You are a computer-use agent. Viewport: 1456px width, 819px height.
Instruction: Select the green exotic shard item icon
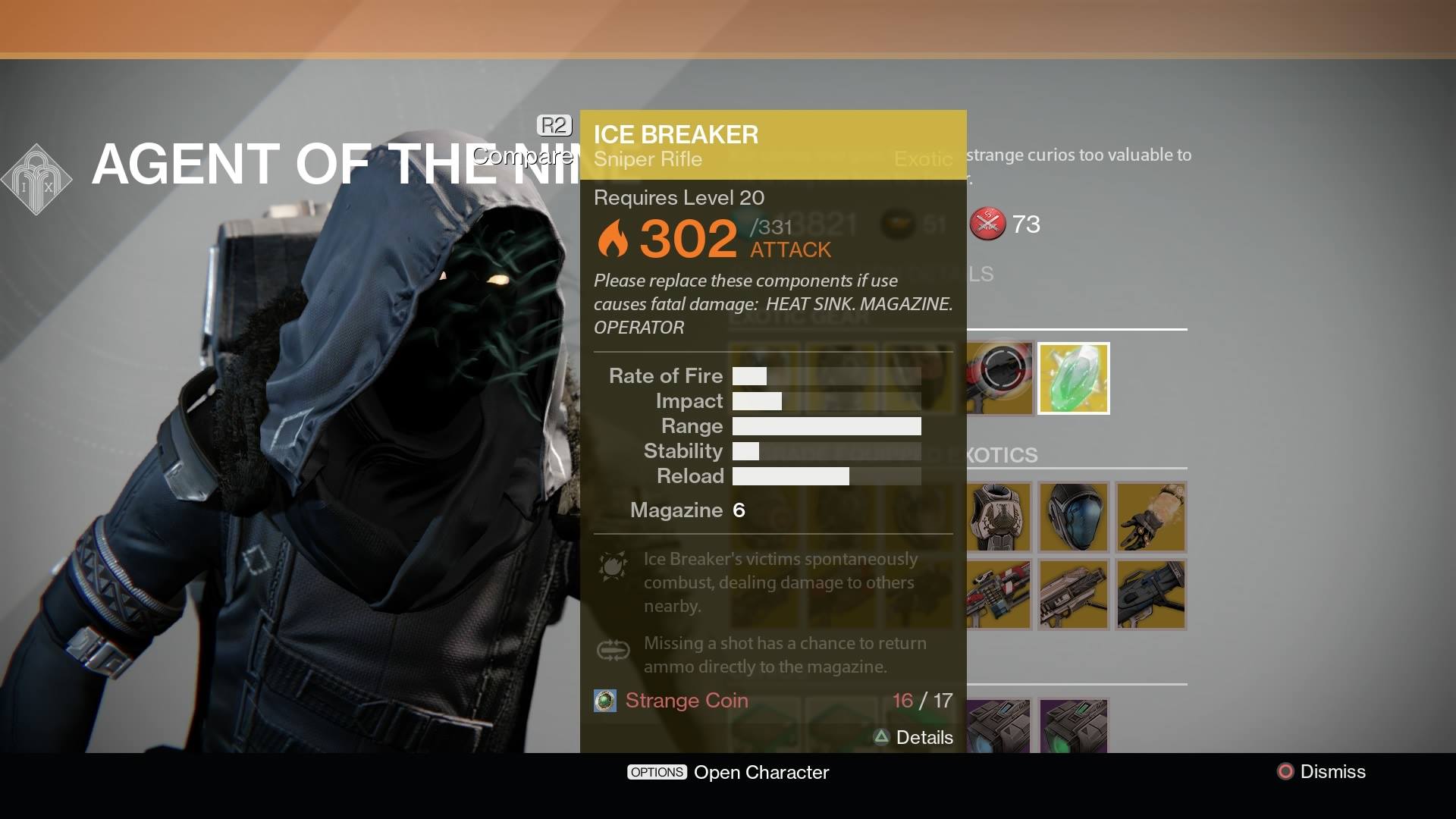(1074, 377)
